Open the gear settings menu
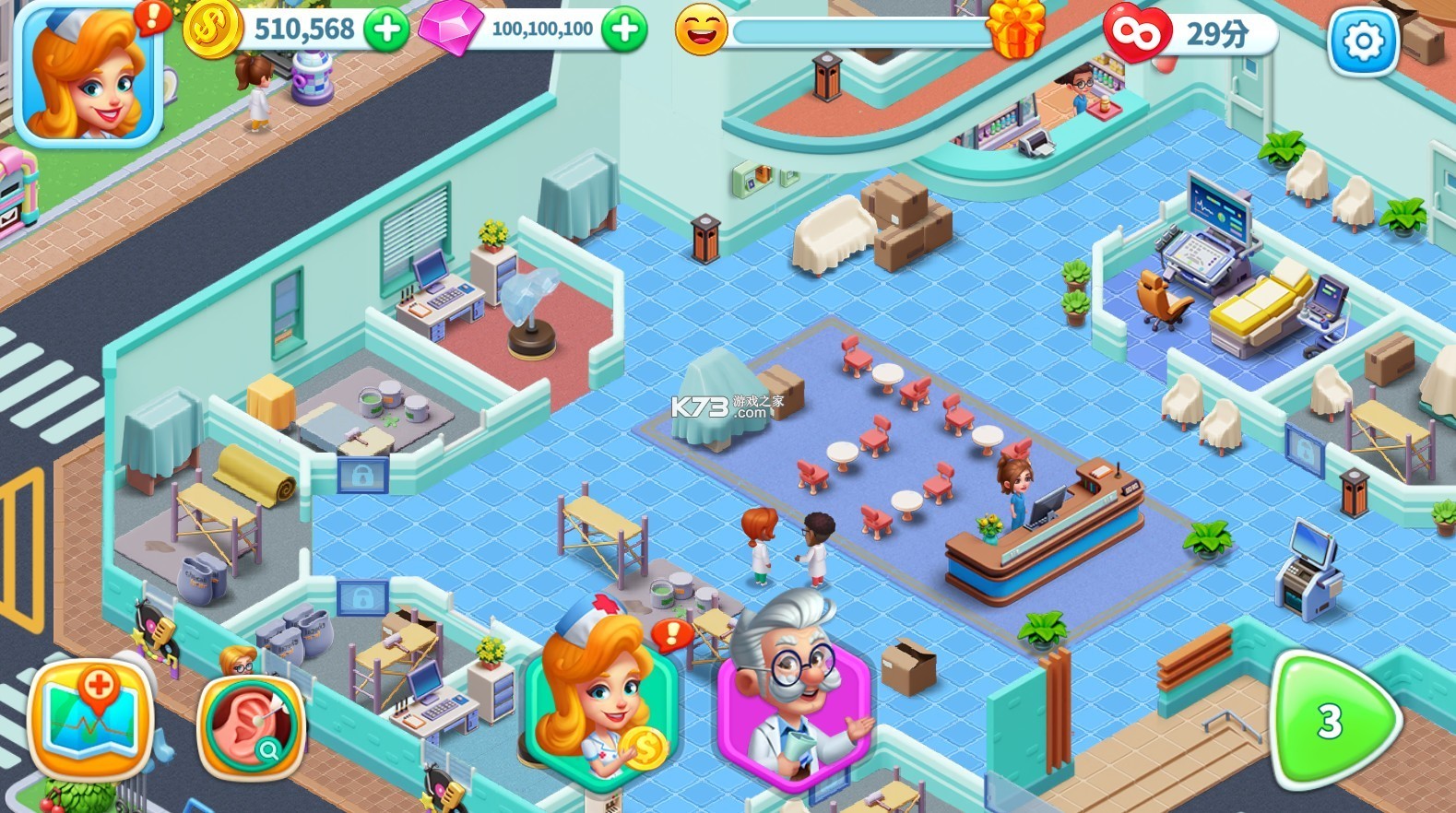 coord(1363,41)
